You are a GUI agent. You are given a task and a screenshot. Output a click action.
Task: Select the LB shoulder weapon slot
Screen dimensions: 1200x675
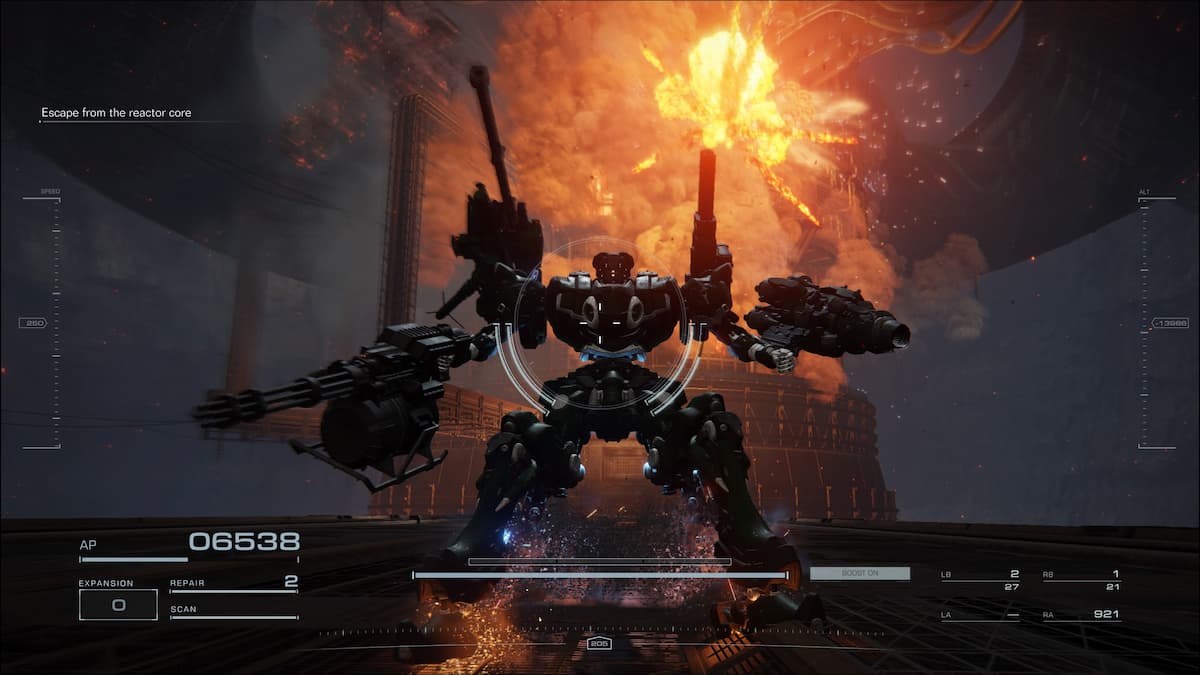click(980, 580)
